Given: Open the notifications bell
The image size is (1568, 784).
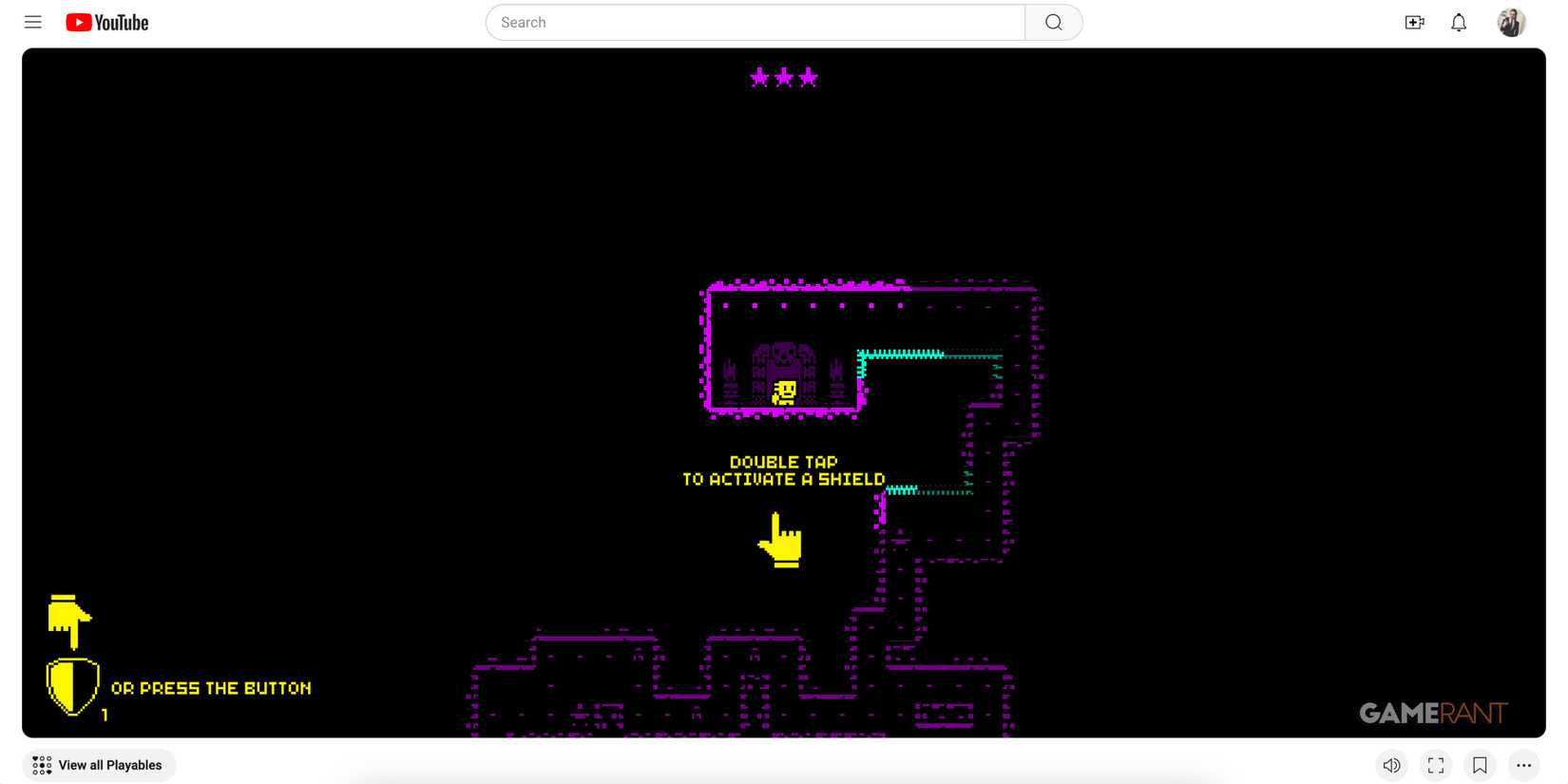Looking at the screenshot, I should (x=1459, y=21).
